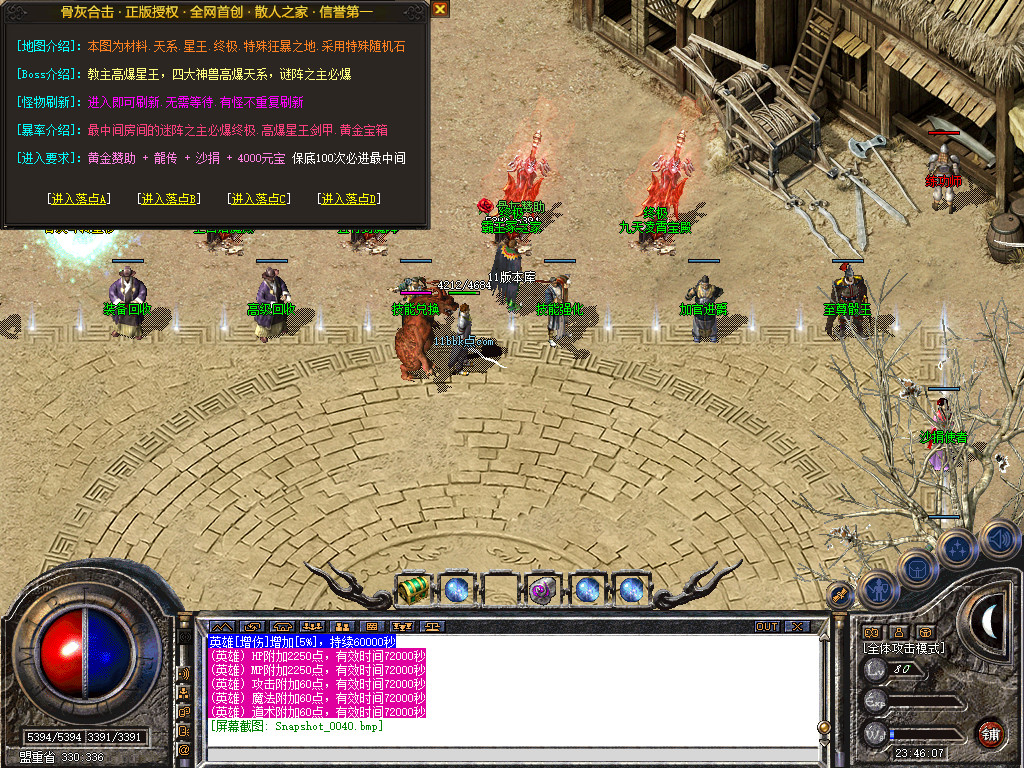Open the sparkling stars skills button

coord(957,549)
